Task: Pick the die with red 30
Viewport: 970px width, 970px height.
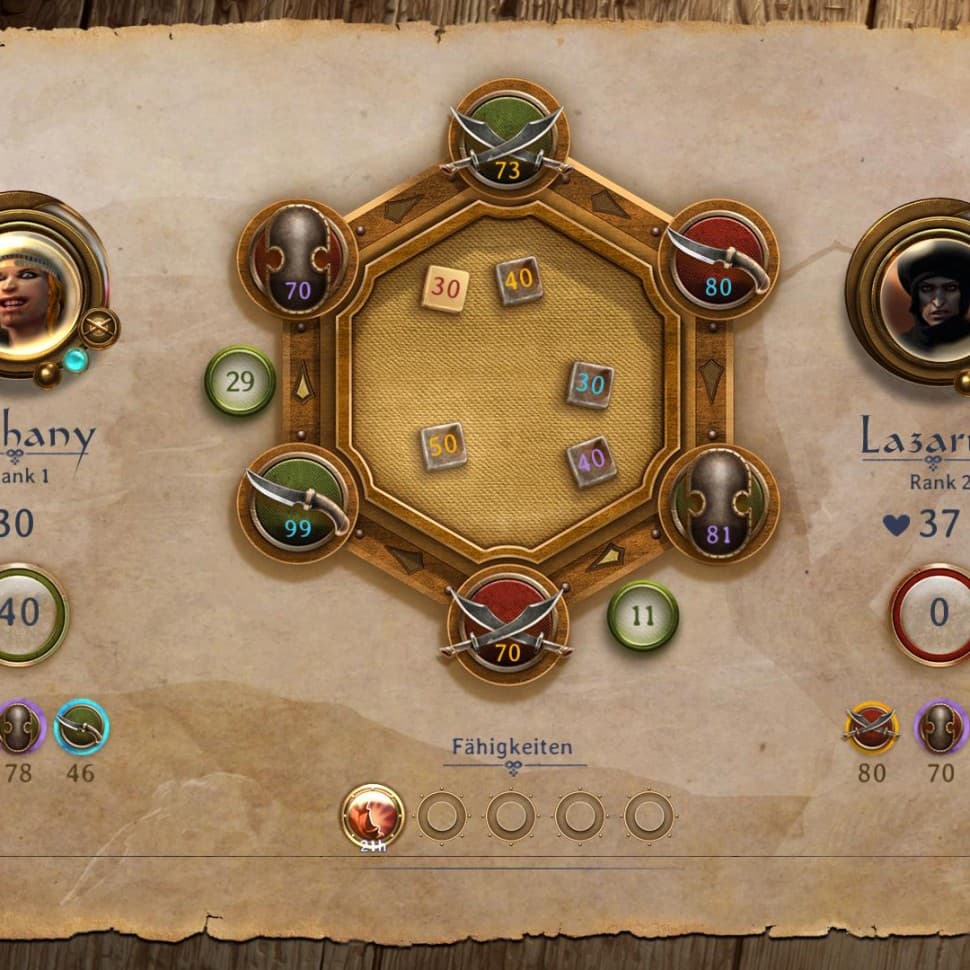Action: coord(445,289)
